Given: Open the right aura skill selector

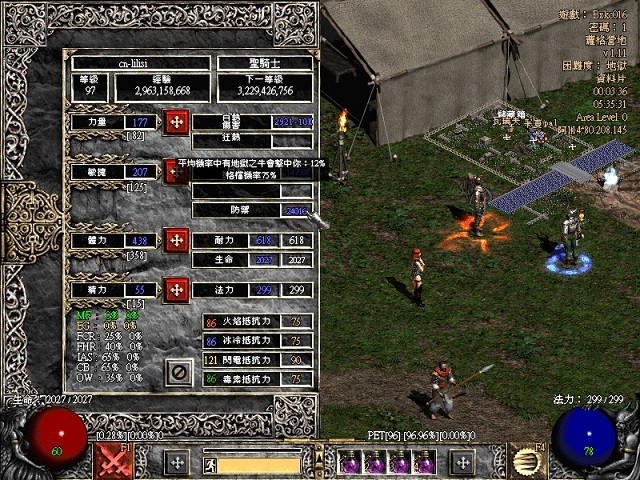Looking at the screenshot, I should pos(526,461).
